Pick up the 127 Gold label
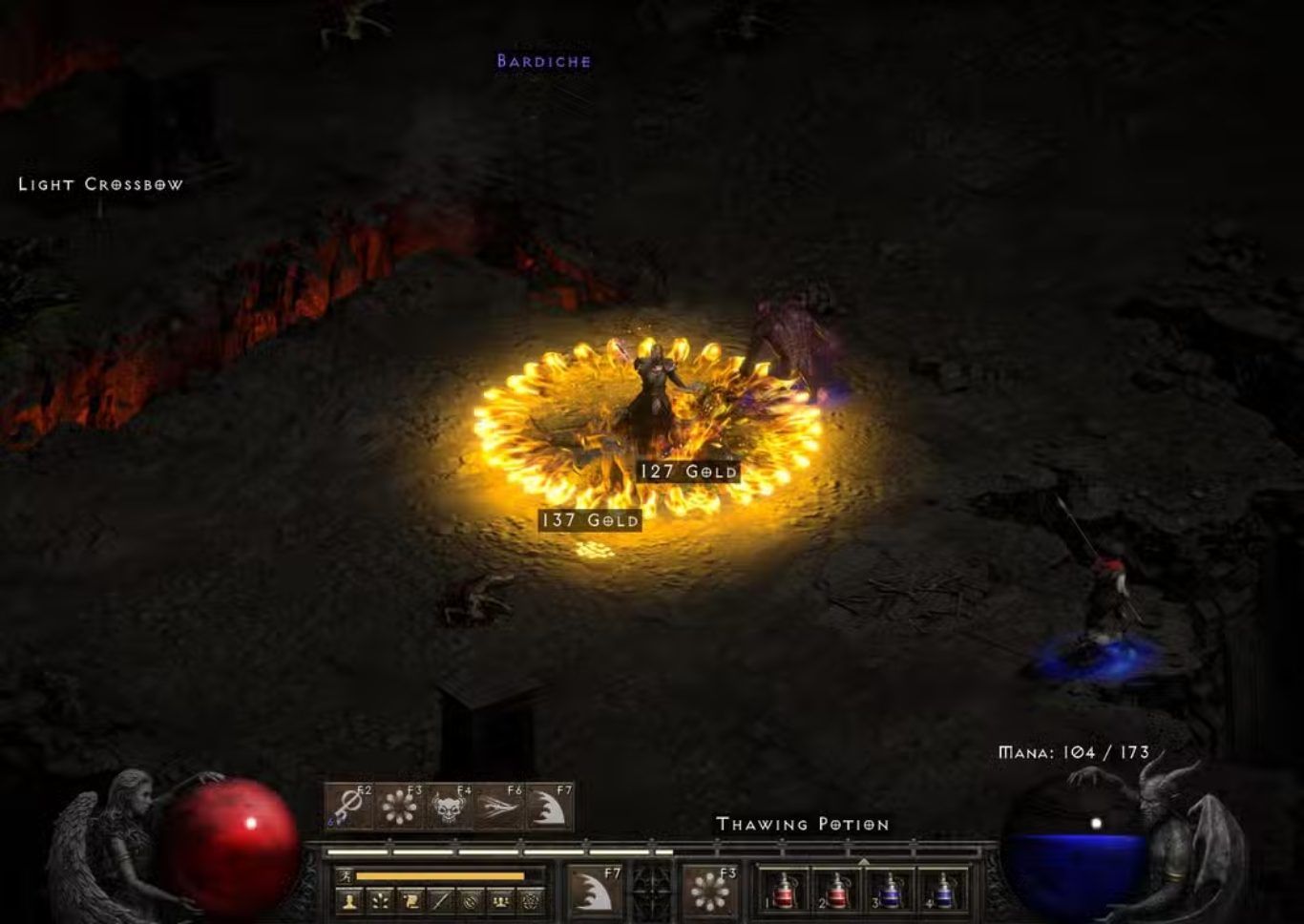The image size is (1304, 924). pos(688,472)
